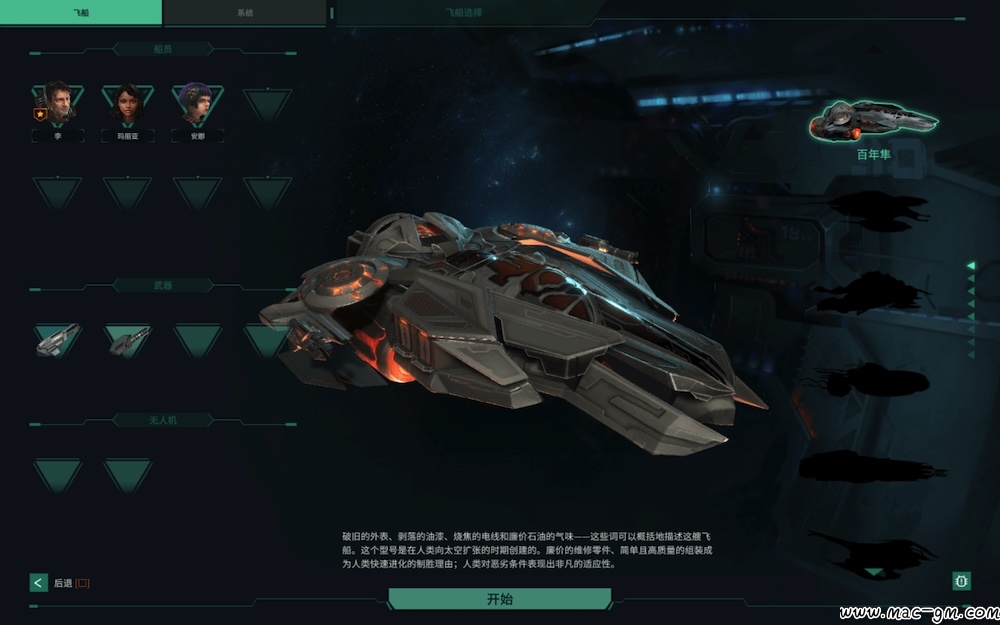Open the second weapon slot's gun

pos(128,340)
